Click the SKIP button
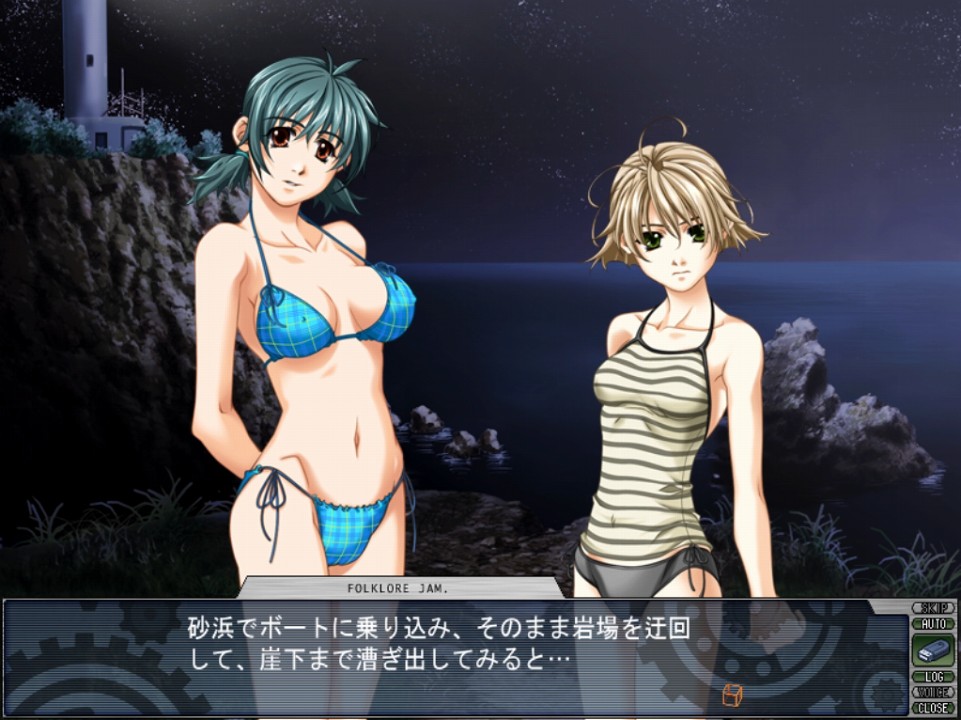 (933, 607)
